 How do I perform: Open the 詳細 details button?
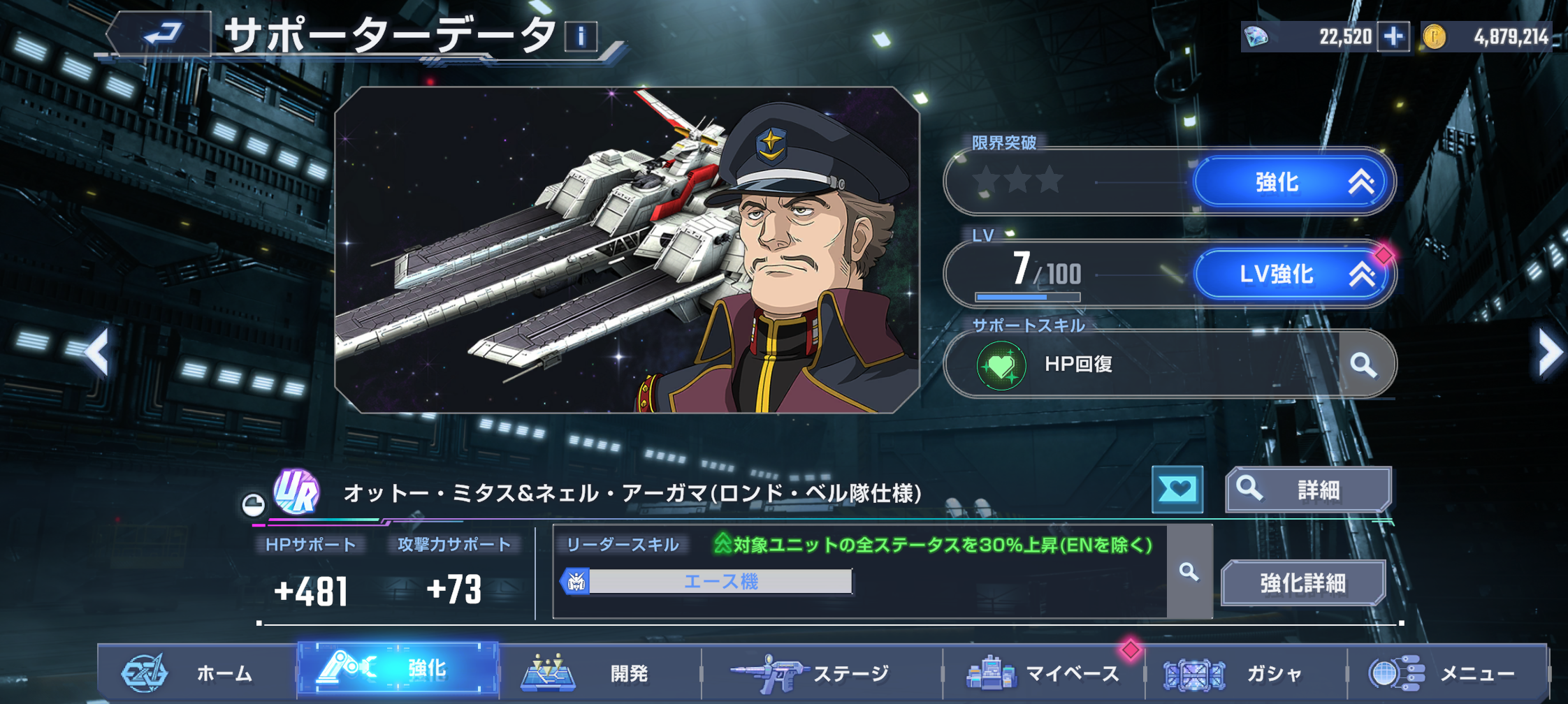[1307, 490]
